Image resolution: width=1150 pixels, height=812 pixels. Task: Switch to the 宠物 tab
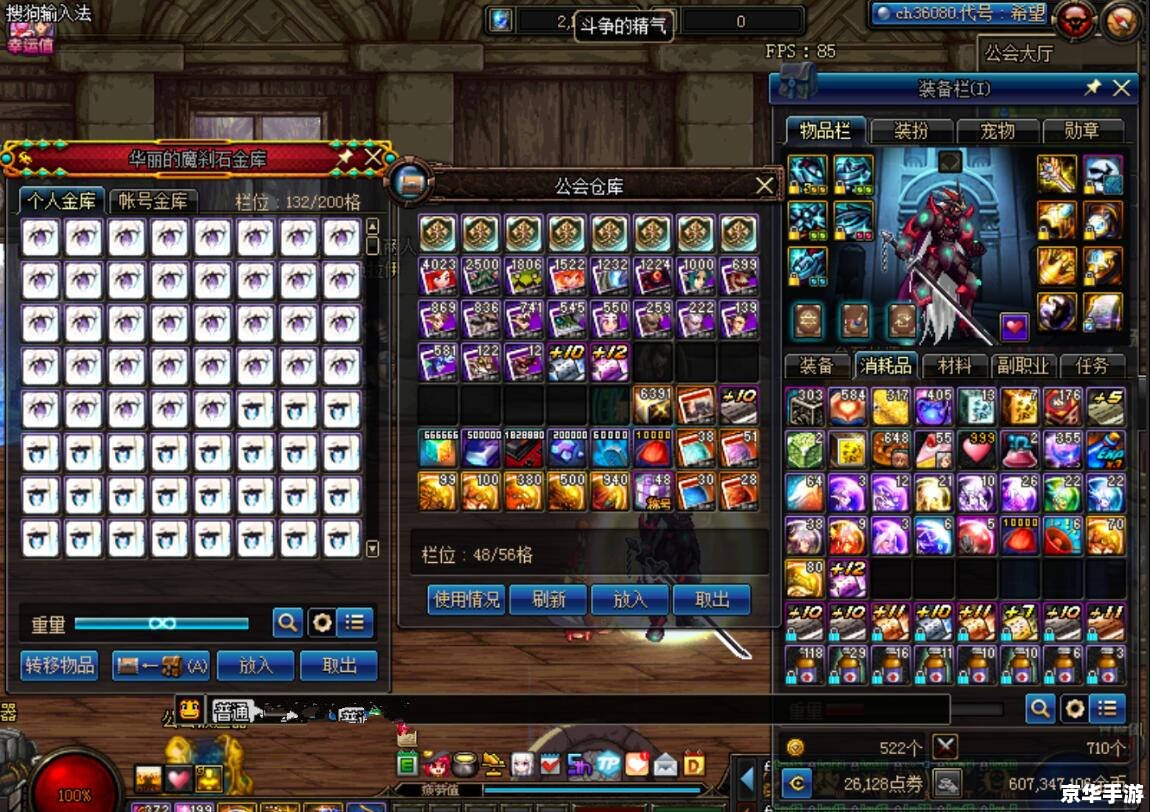click(996, 131)
